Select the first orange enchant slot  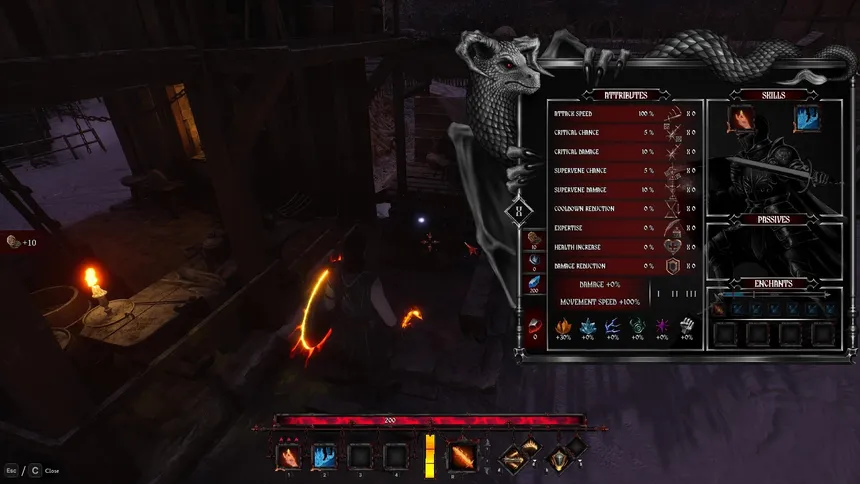(720, 310)
